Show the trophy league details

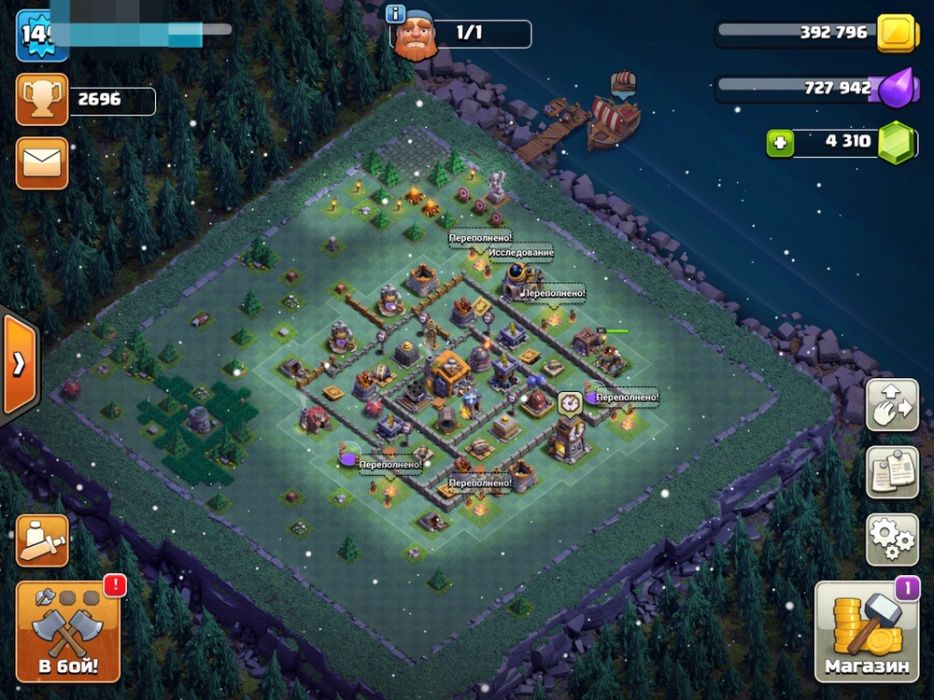tap(42, 100)
